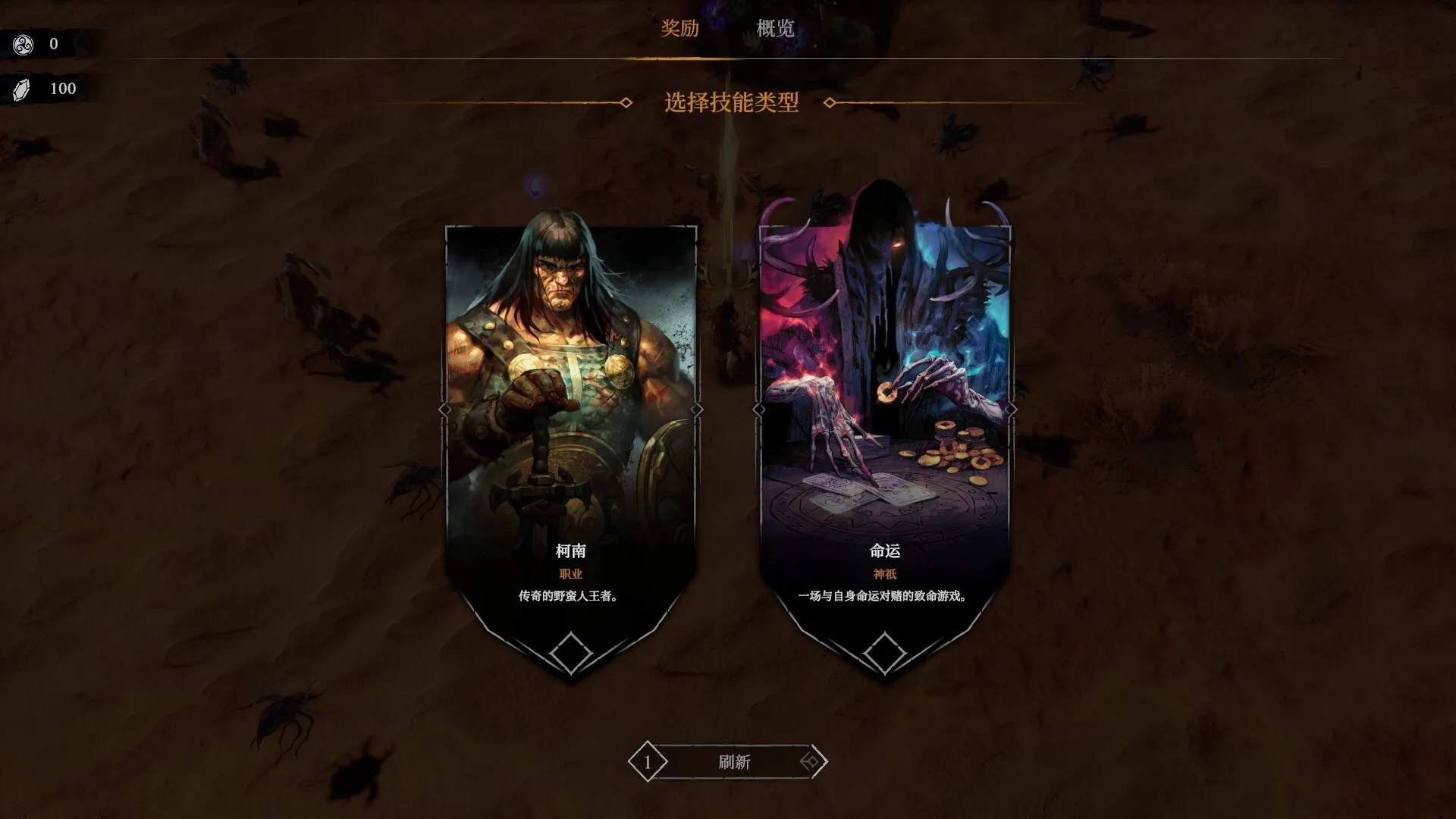The height and width of the screenshot is (819, 1456).
Task: Click the diamond marker below the 命运 card
Action: [x=884, y=652]
